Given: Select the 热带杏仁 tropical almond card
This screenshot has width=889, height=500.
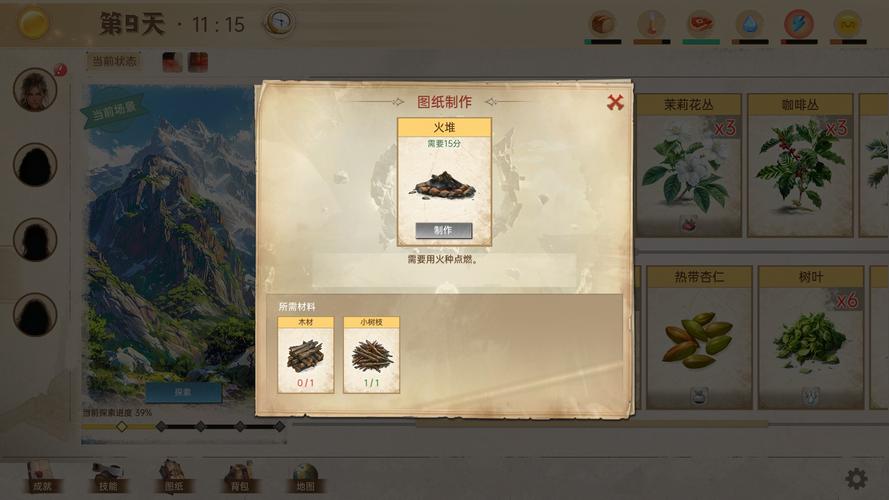Looking at the screenshot, I should point(698,336).
